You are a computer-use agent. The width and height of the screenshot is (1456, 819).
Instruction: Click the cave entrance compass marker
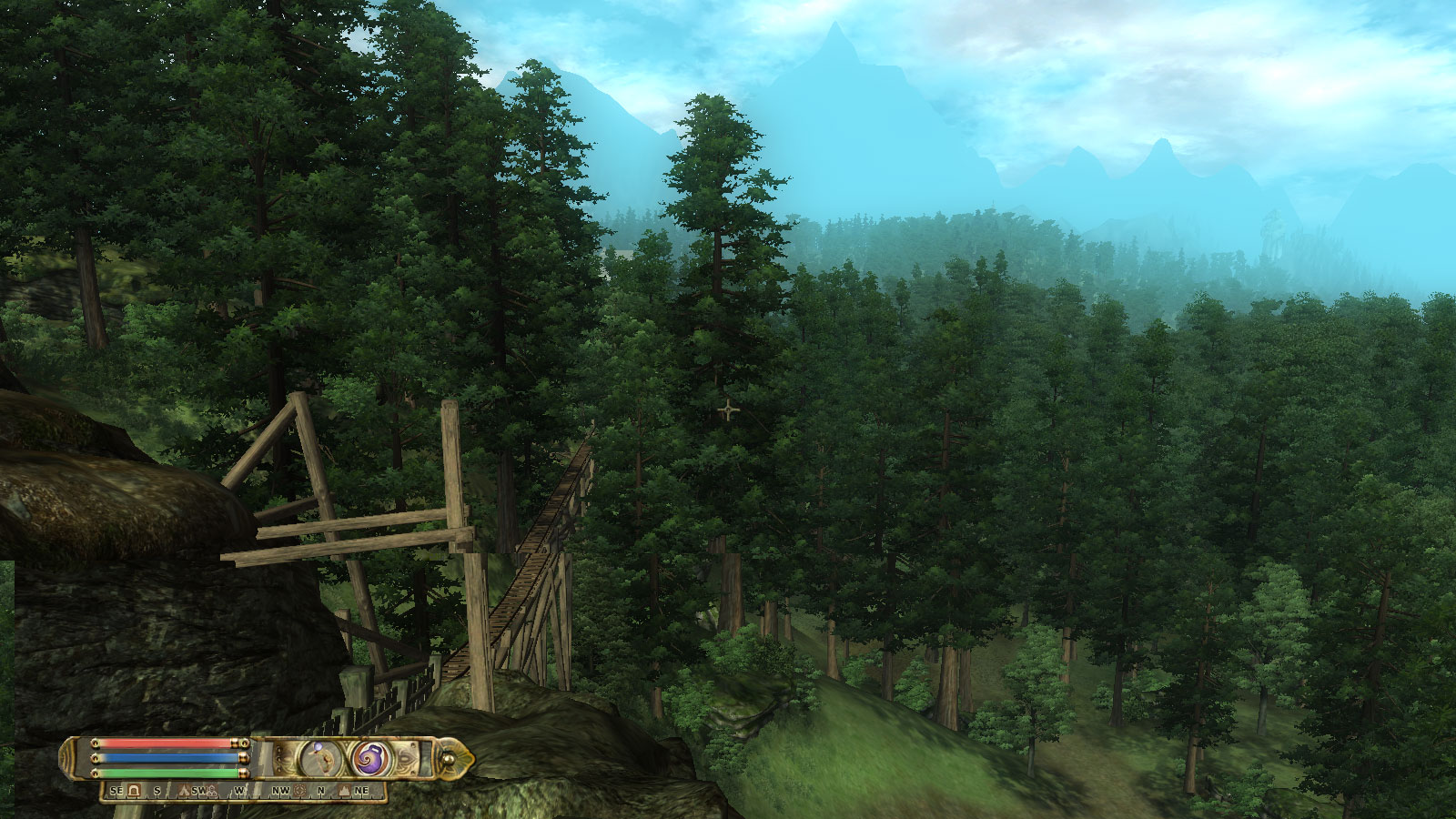(135, 791)
